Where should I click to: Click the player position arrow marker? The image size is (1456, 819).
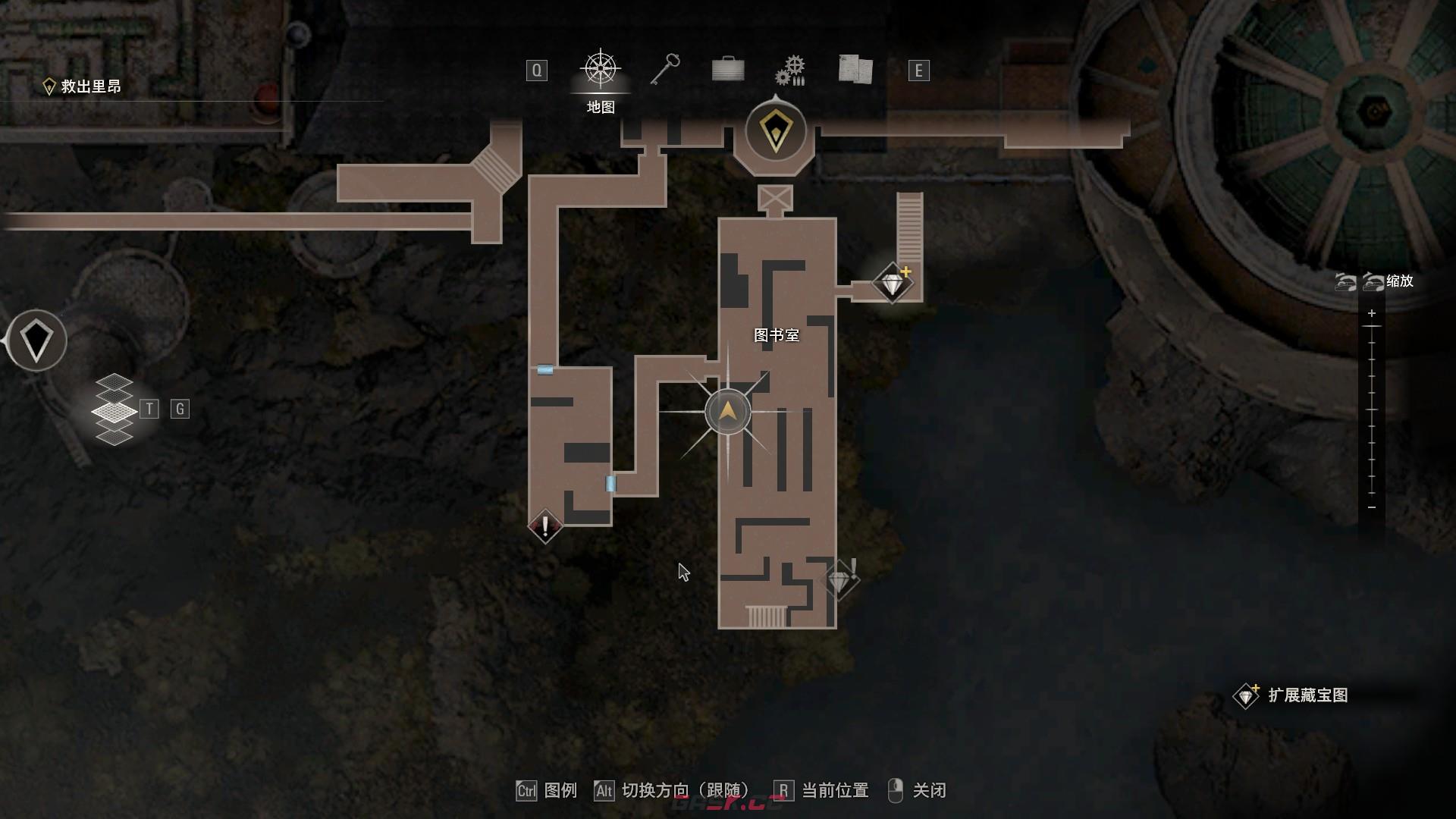[727, 412]
